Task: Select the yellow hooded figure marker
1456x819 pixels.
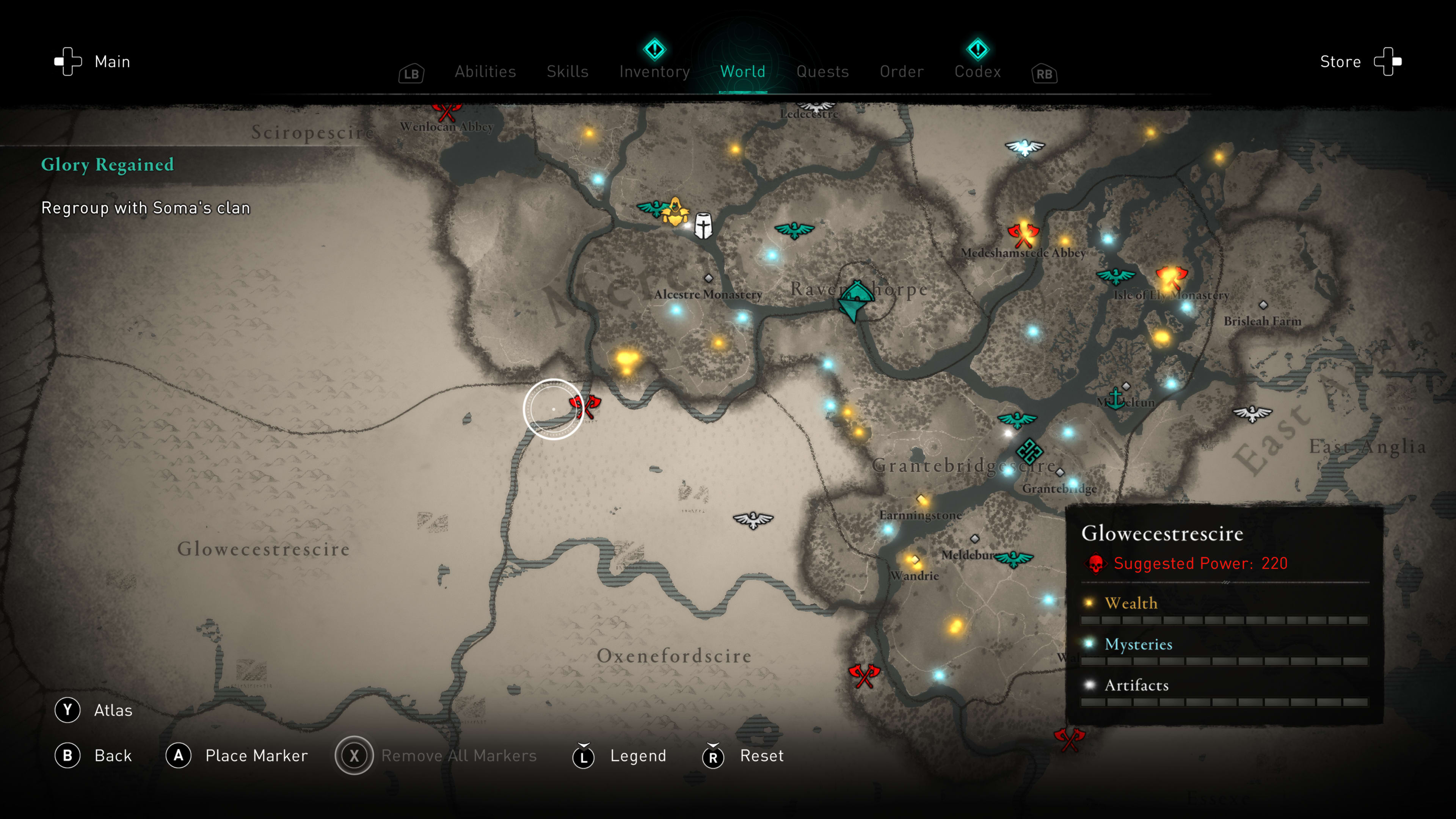Action: pyautogui.click(x=675, y=212)
